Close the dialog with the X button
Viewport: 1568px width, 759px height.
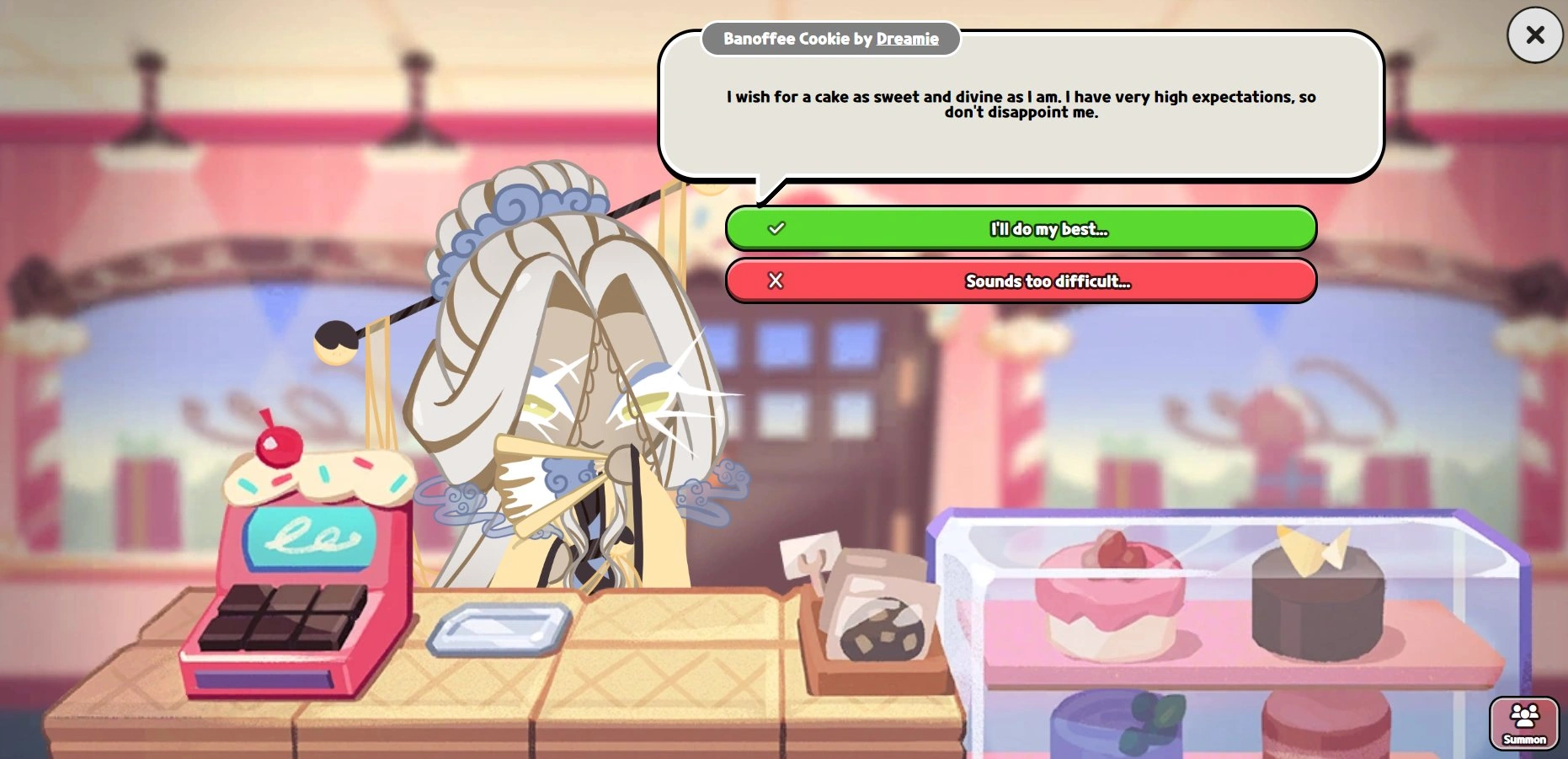click(x=1534, y=35)
